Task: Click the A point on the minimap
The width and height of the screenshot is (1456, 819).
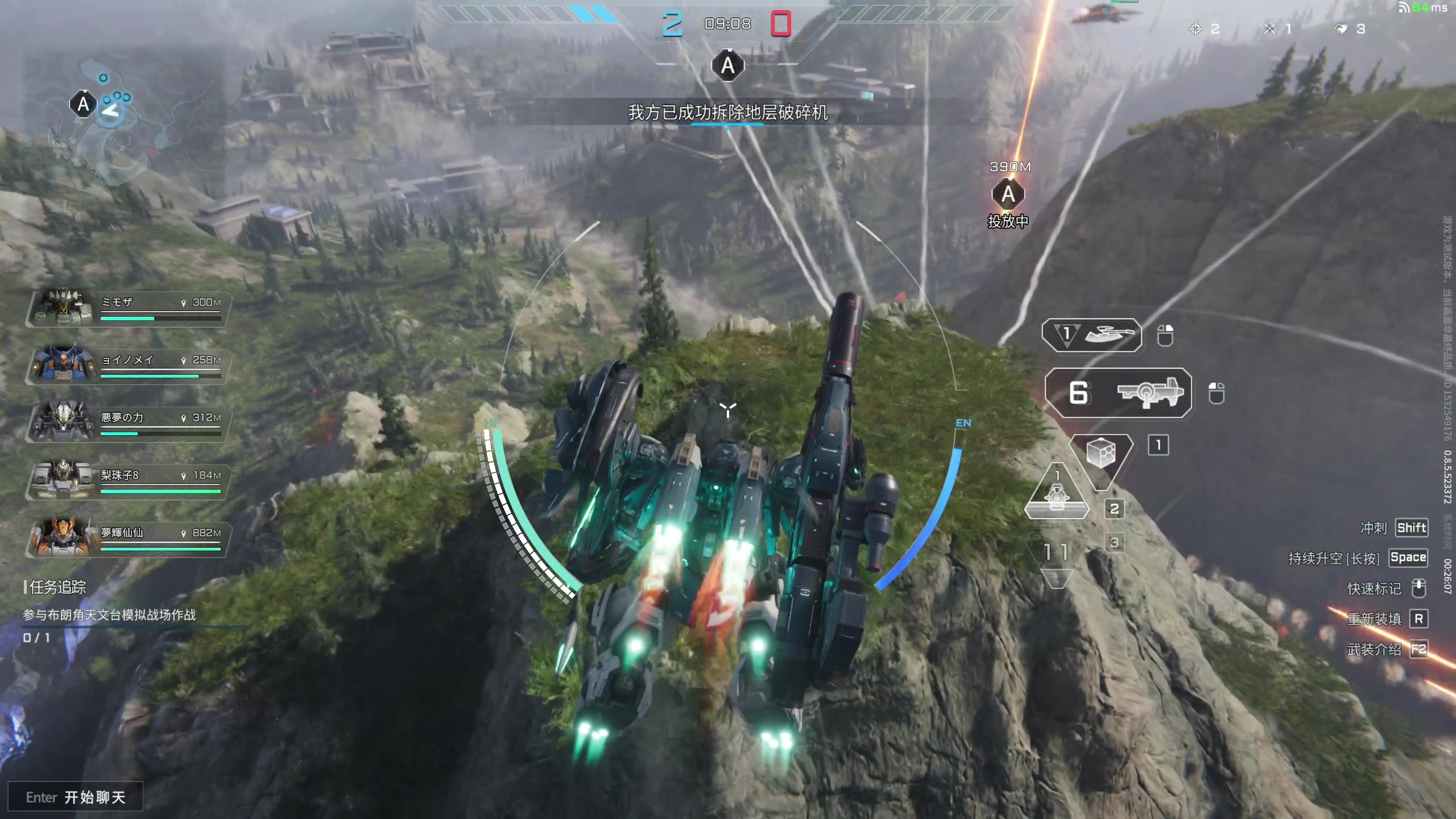Action: tap(83, 104)
